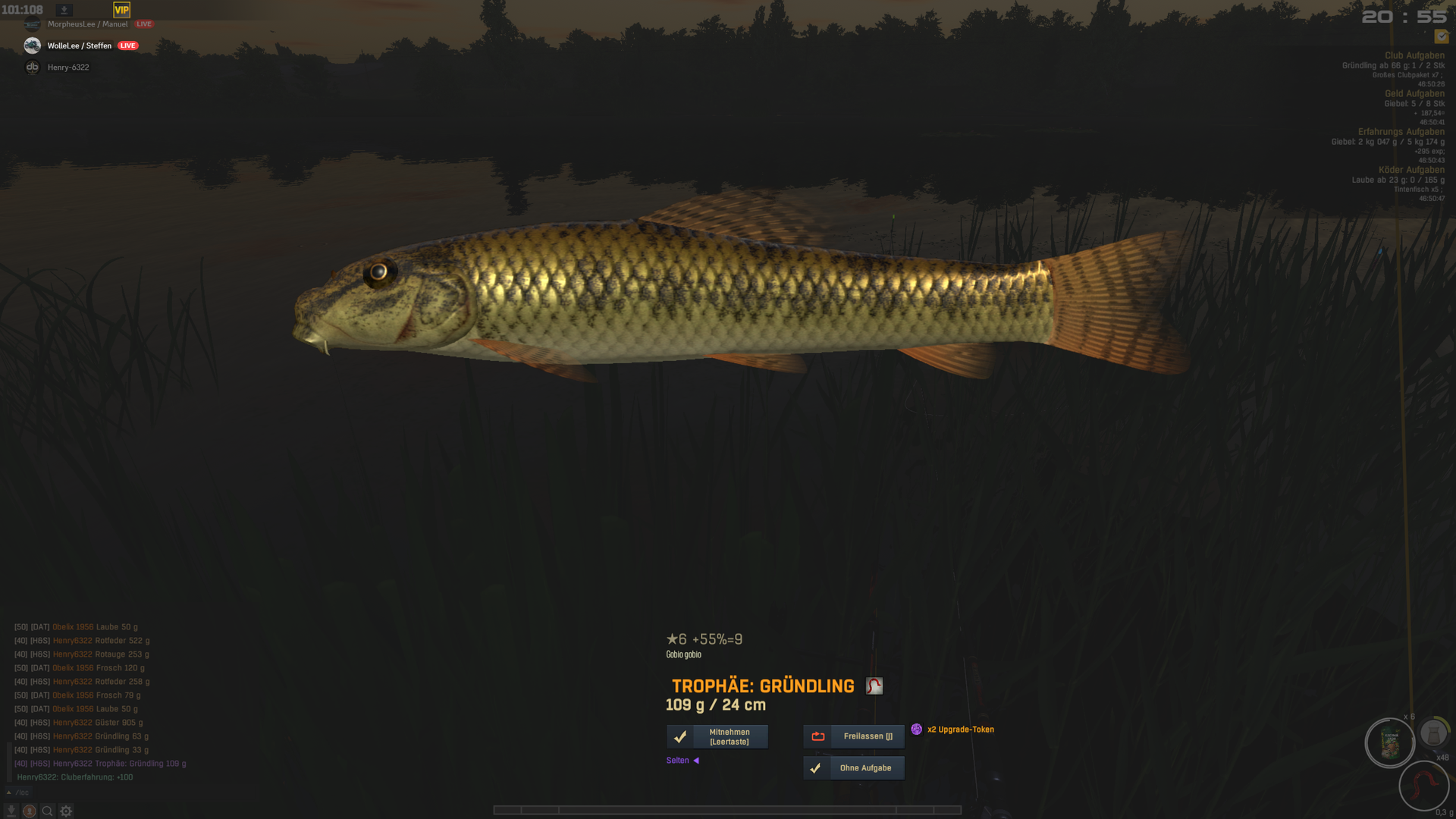Select the groundbait package slot
The width and height of the screenshot is (1456, 819).
(x=1390, y=742)
